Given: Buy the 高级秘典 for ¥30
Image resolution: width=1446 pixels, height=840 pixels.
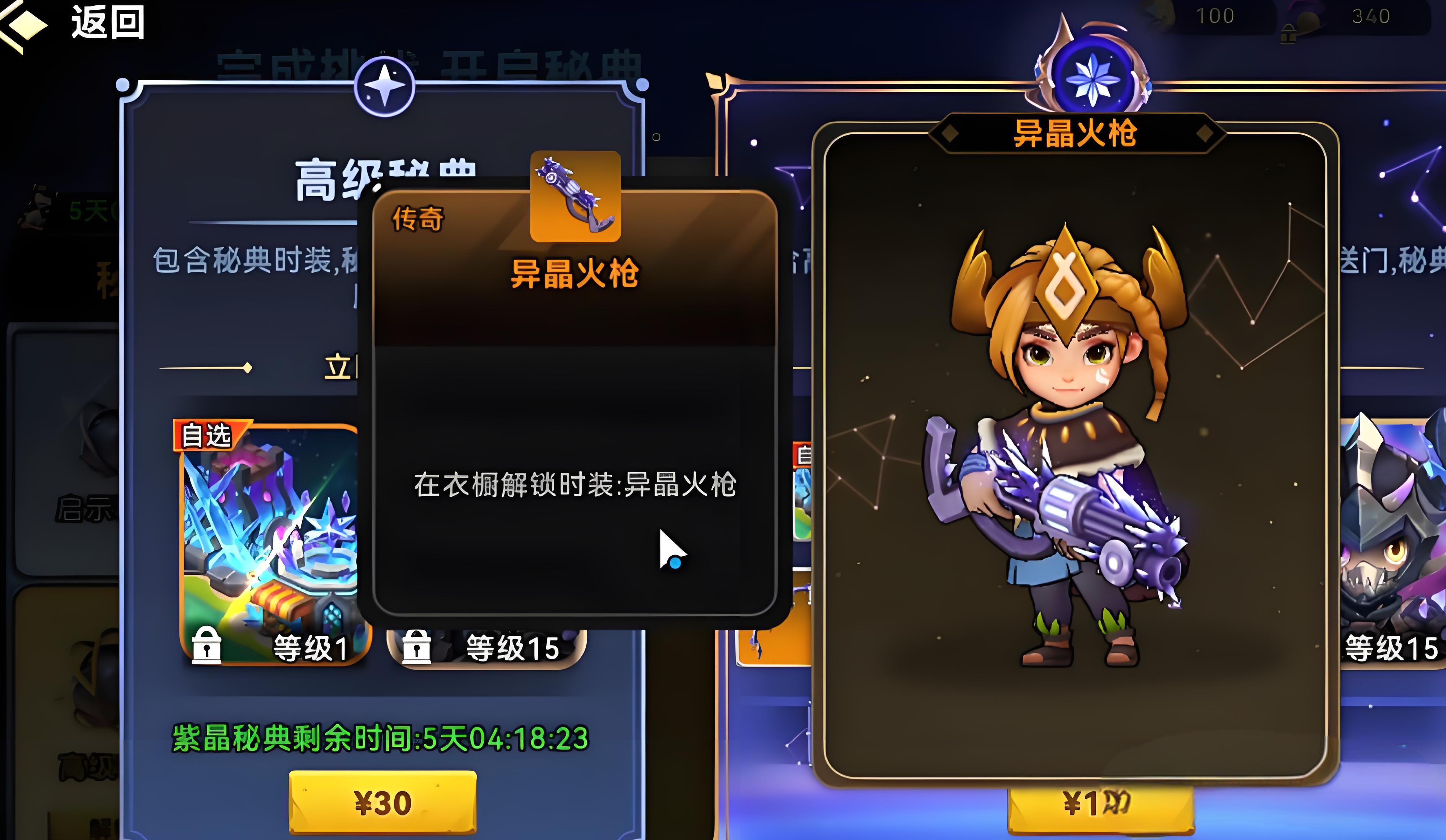Looking at the screenshot, I should click(383, 802).
